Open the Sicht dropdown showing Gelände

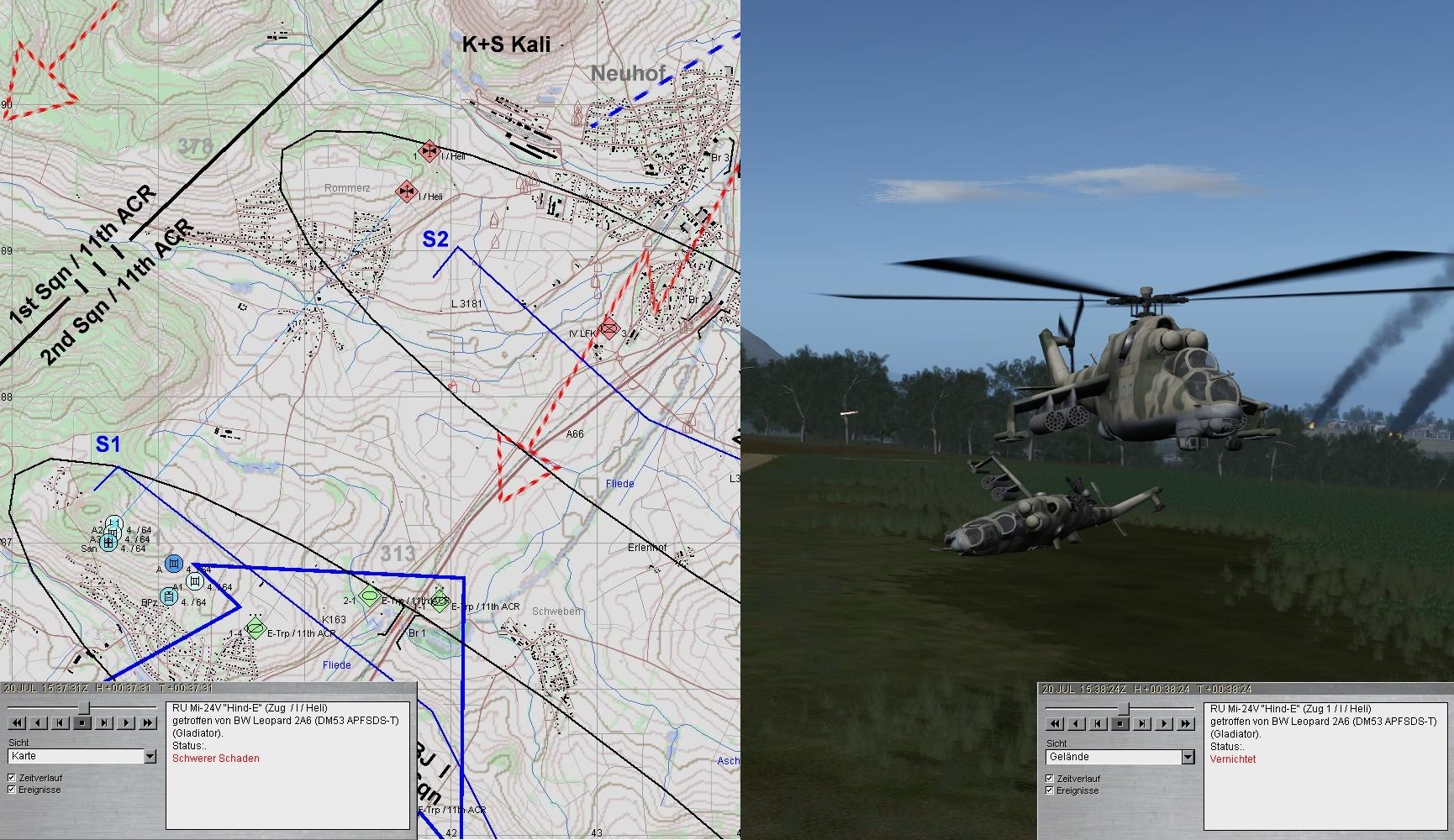(1188, 758)
